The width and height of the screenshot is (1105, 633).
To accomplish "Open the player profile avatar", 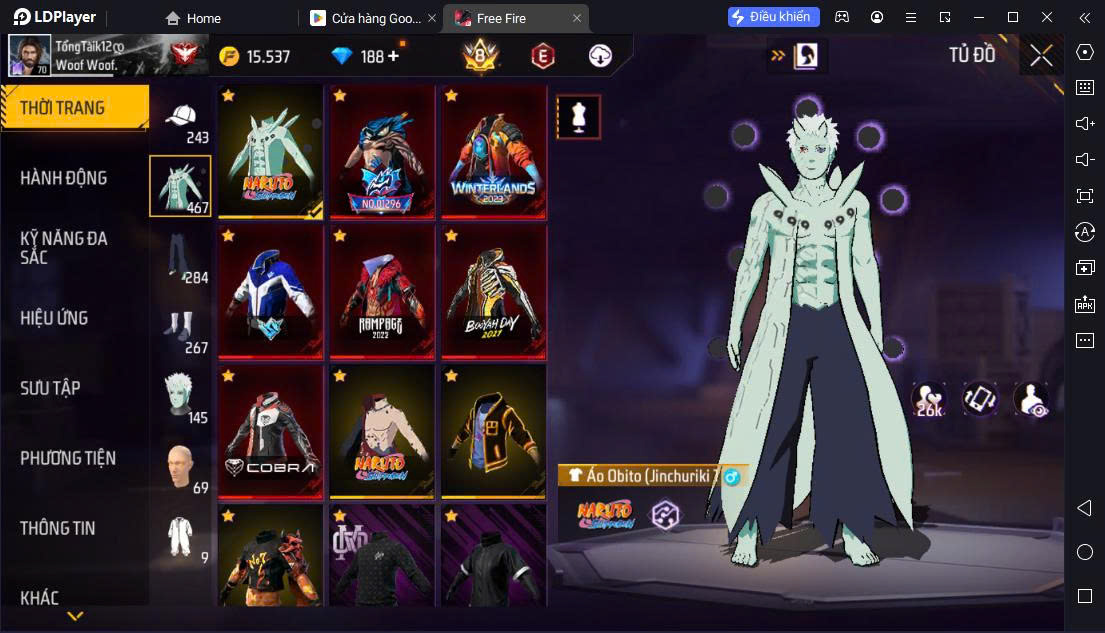I will click(30, 56).
